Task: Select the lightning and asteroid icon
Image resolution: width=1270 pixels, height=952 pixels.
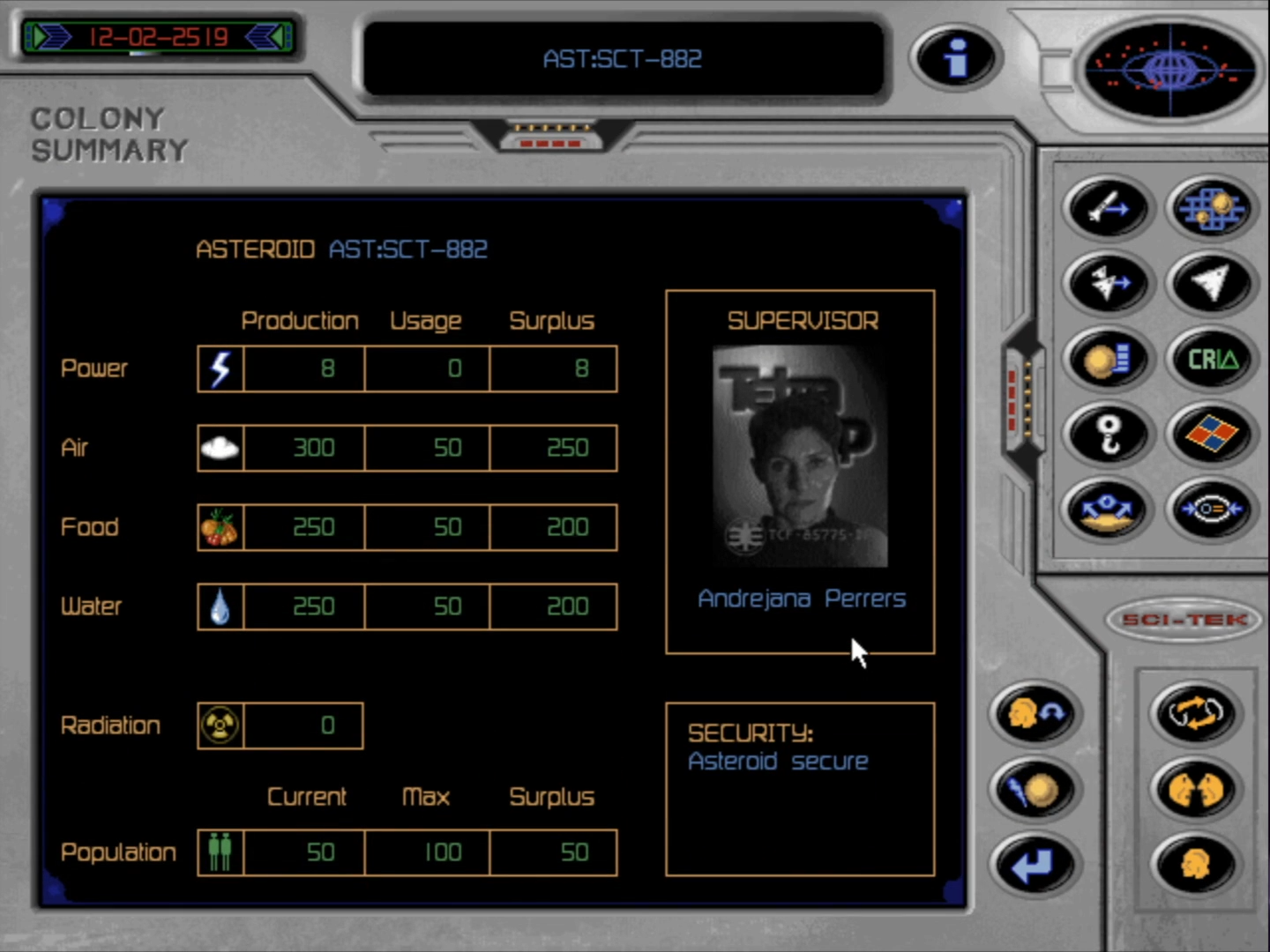Action: [x=1035, y=789]
